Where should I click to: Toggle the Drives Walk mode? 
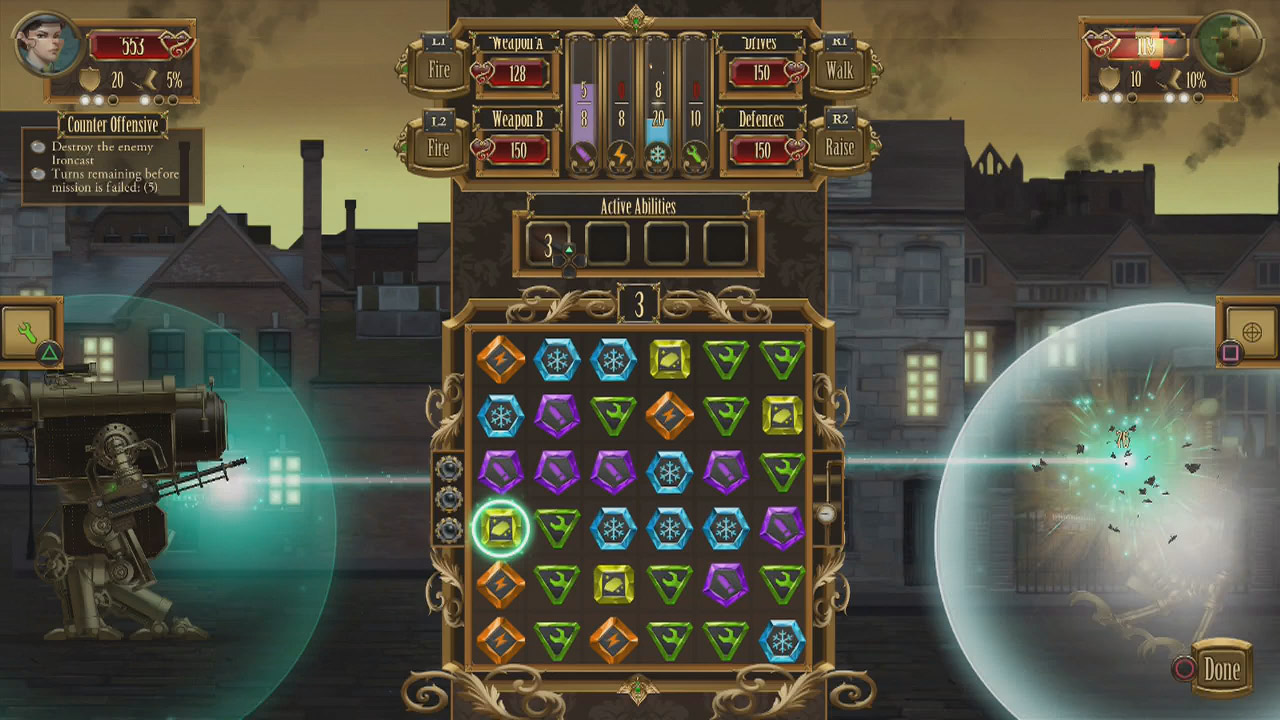pyautogui.click(x=841, y=70)
